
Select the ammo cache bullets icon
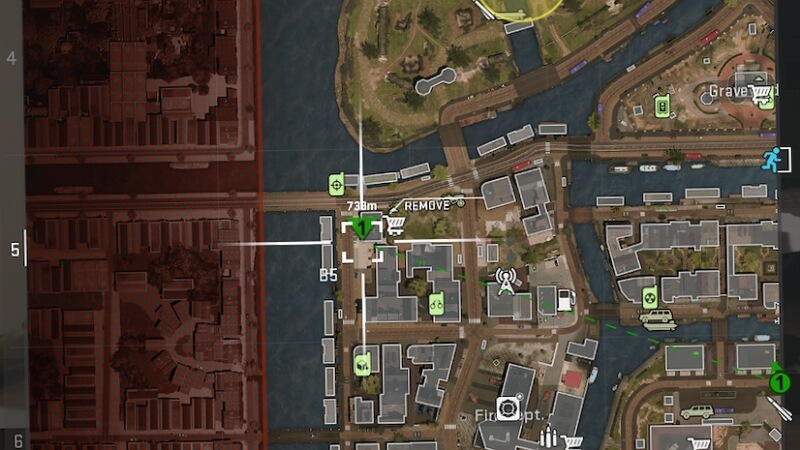pyautogui.click(x=548, y=438)
